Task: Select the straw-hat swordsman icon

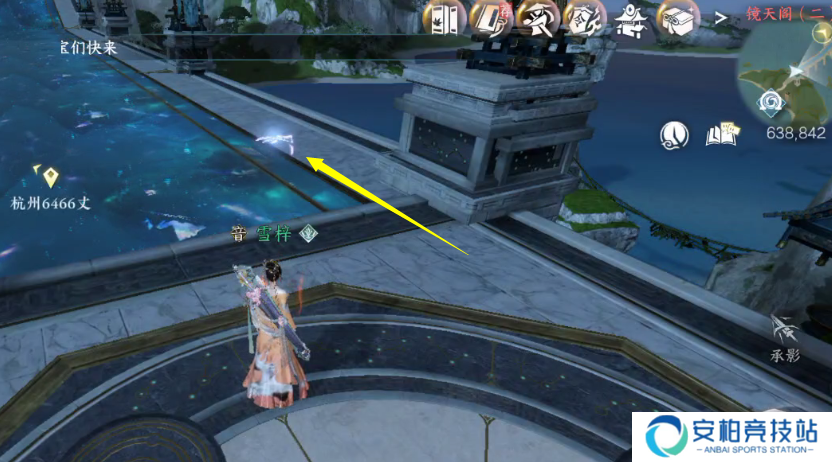Action: point(537,18)
